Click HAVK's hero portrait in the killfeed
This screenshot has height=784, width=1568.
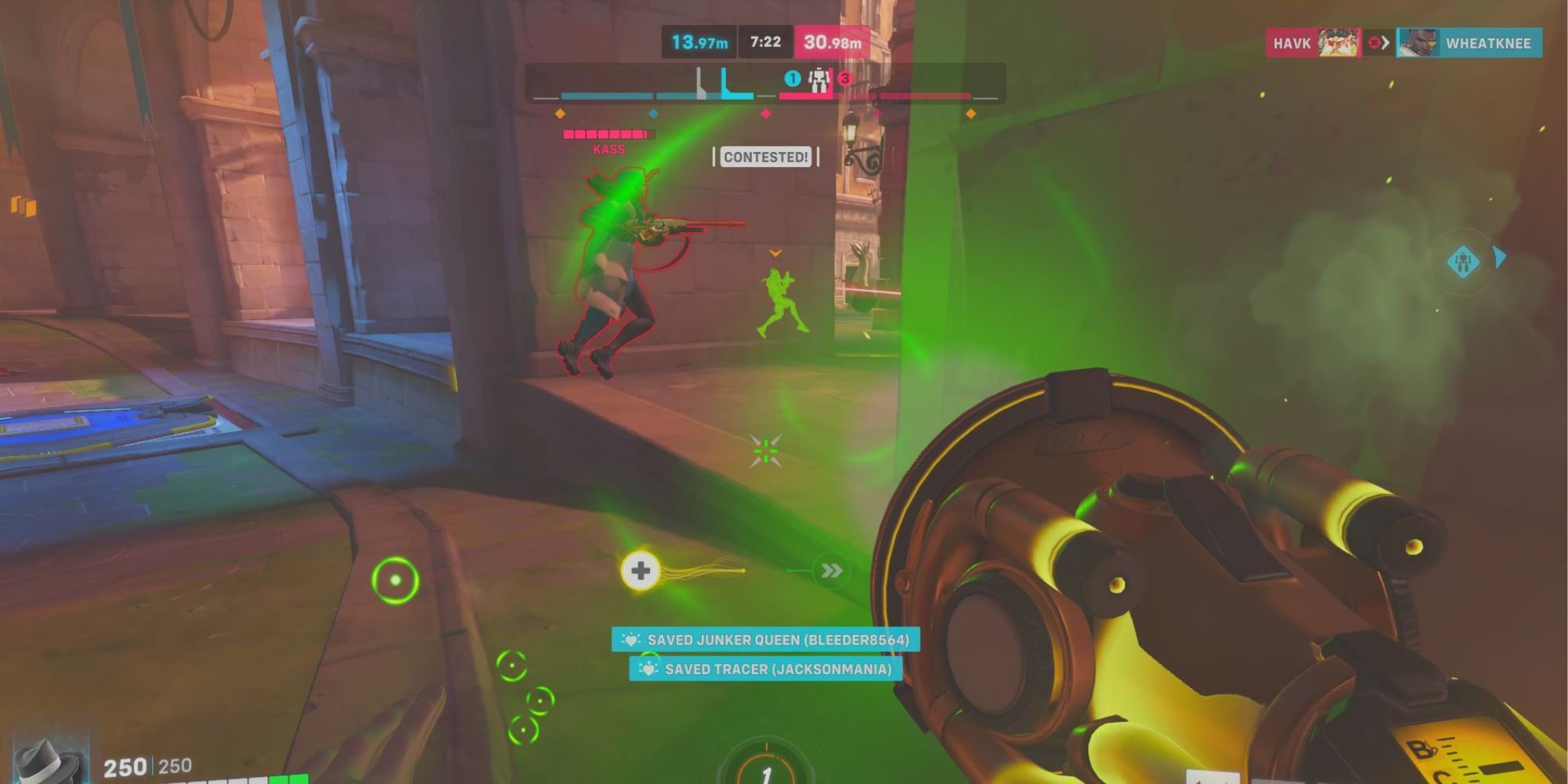click(x=1338, y=43)
